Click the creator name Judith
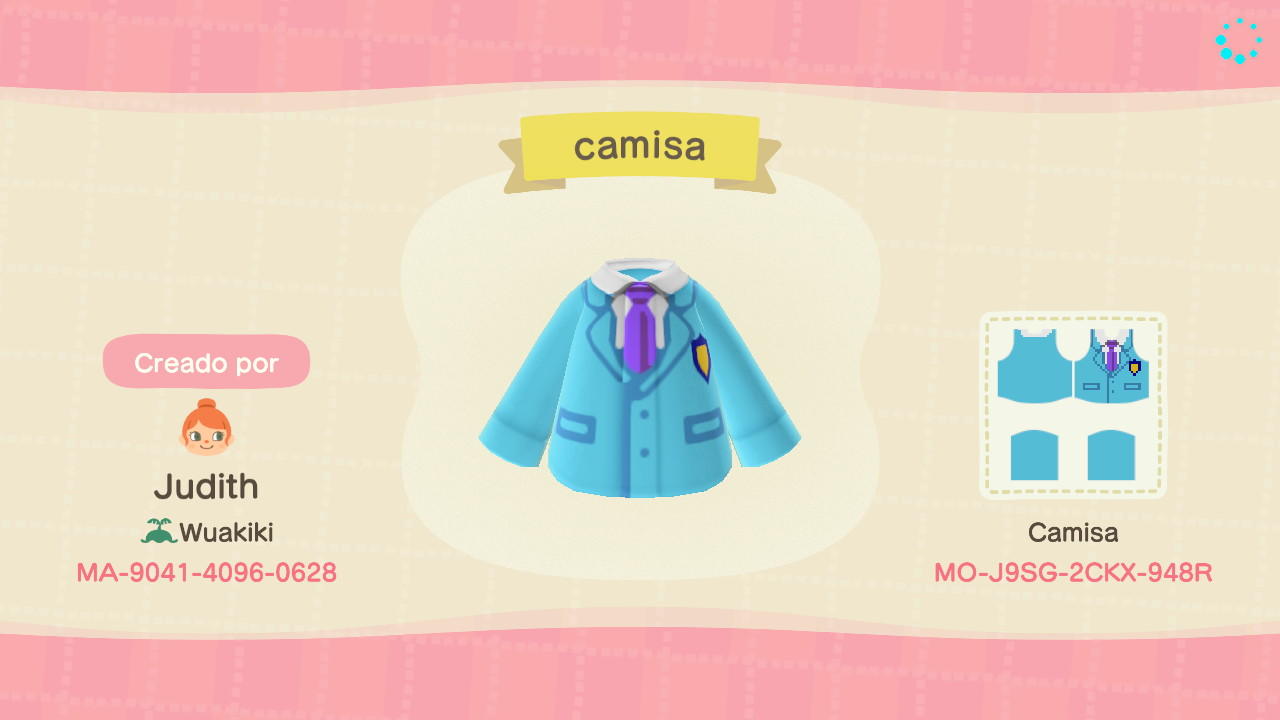The width and height of the screenshot is (1280, 720). click(x=206, y=486)
